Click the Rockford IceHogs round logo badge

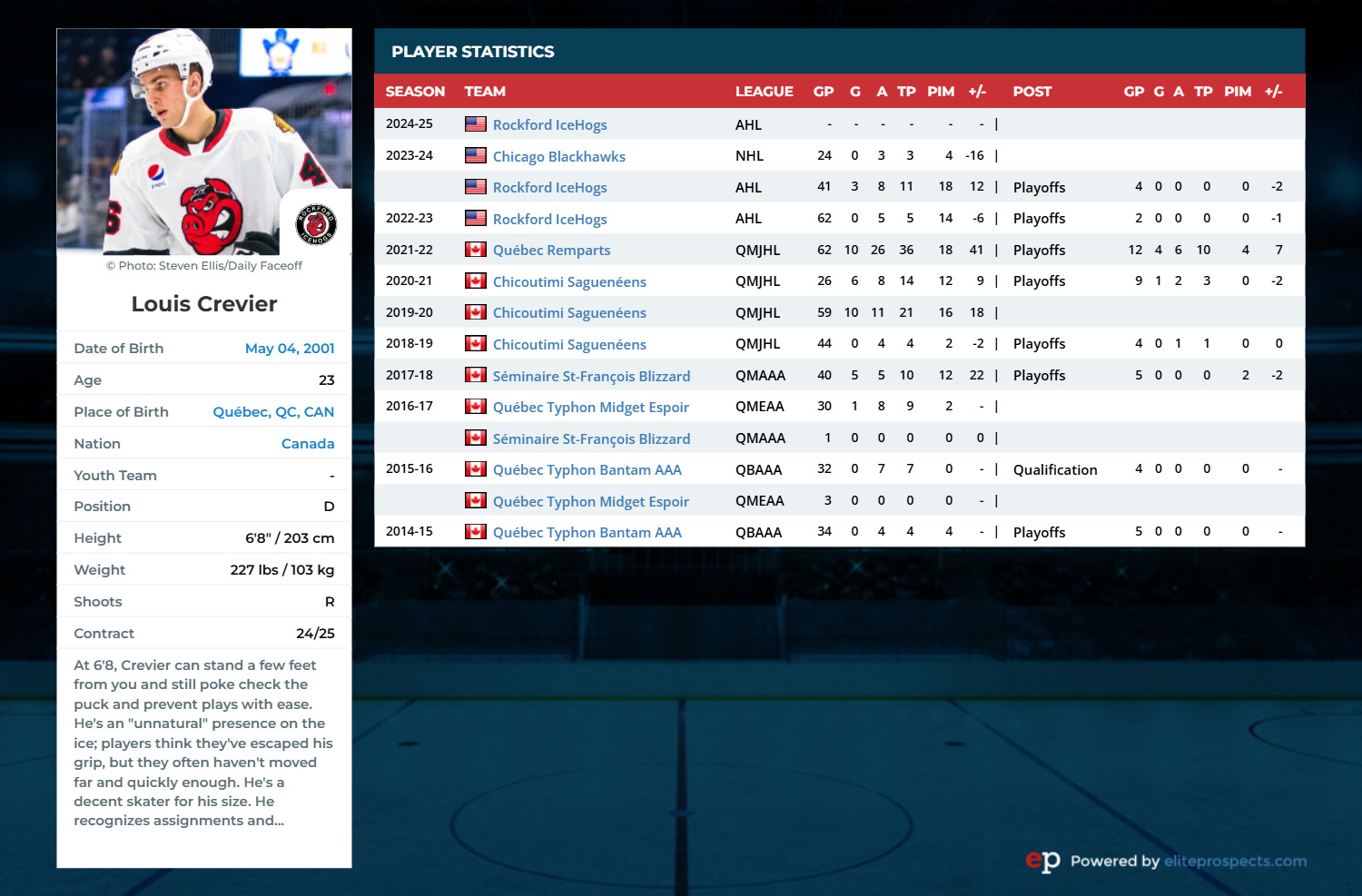tap(316, 224)
